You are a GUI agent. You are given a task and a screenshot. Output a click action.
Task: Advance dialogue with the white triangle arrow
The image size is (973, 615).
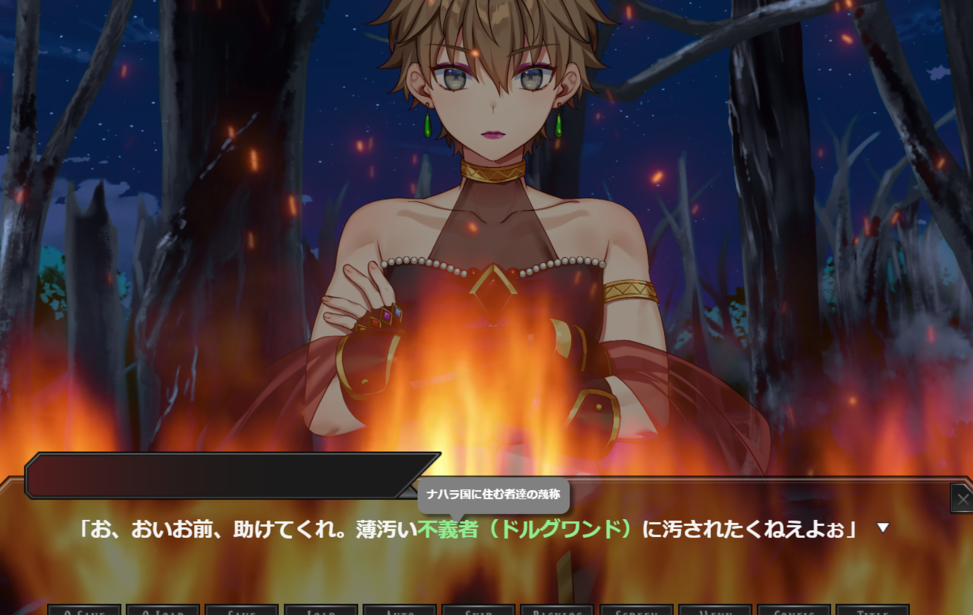click(882, 528)
